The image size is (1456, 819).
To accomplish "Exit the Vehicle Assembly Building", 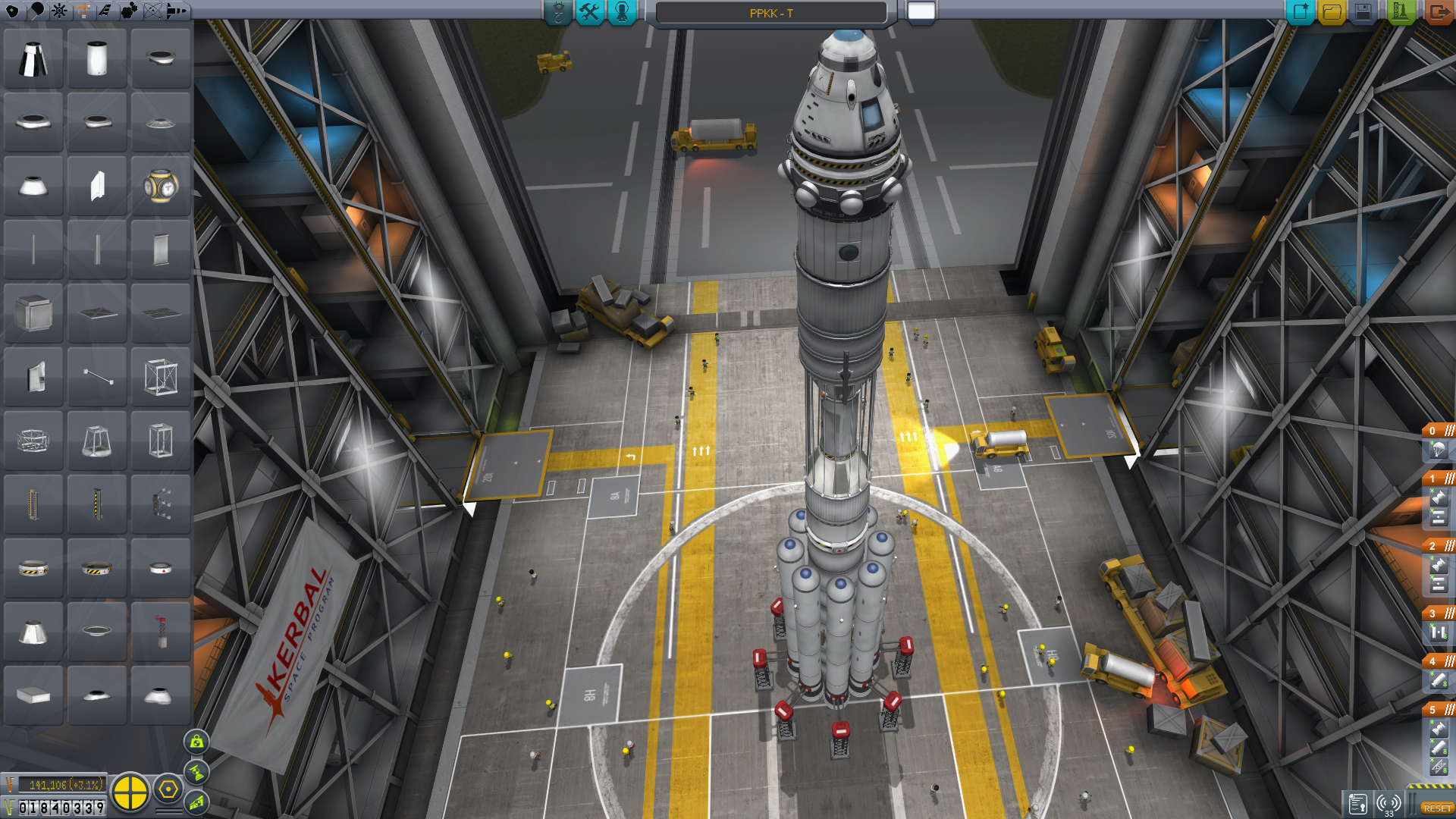I will [1437, 12].
